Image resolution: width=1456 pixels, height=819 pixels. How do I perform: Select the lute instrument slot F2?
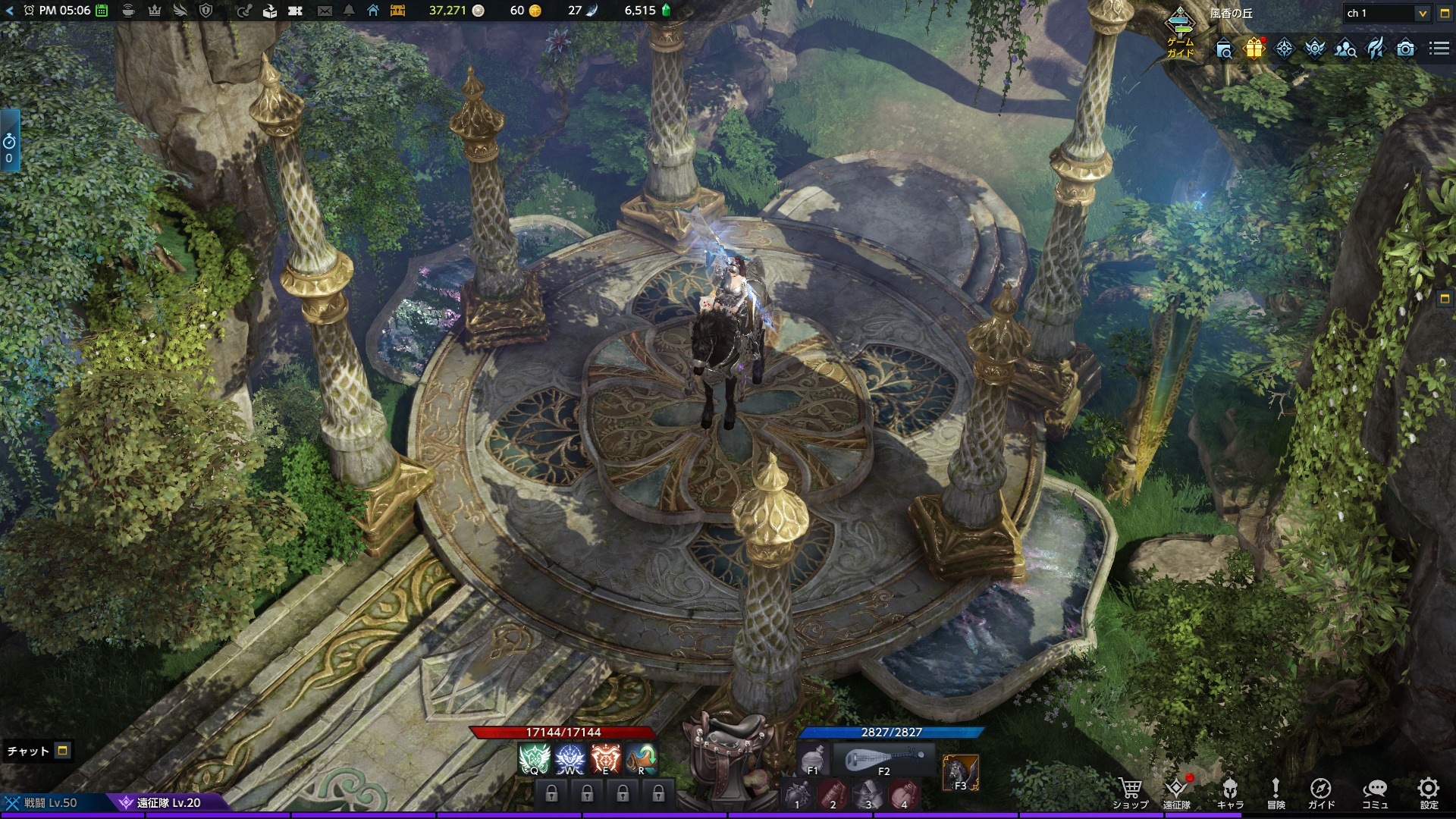pos(883,759)
